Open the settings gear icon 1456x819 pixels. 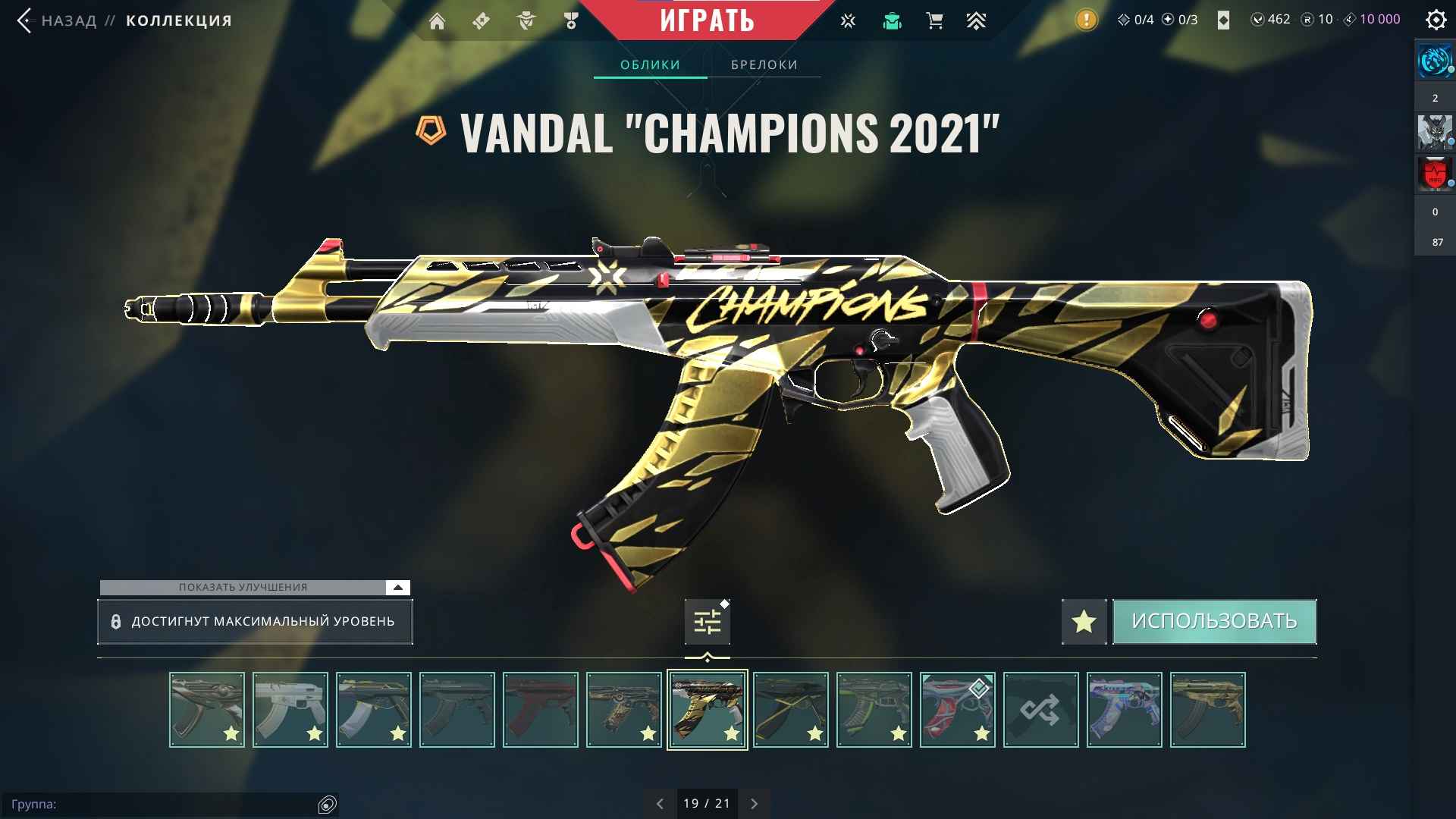pyautogui.click(x=1436, y=20)
